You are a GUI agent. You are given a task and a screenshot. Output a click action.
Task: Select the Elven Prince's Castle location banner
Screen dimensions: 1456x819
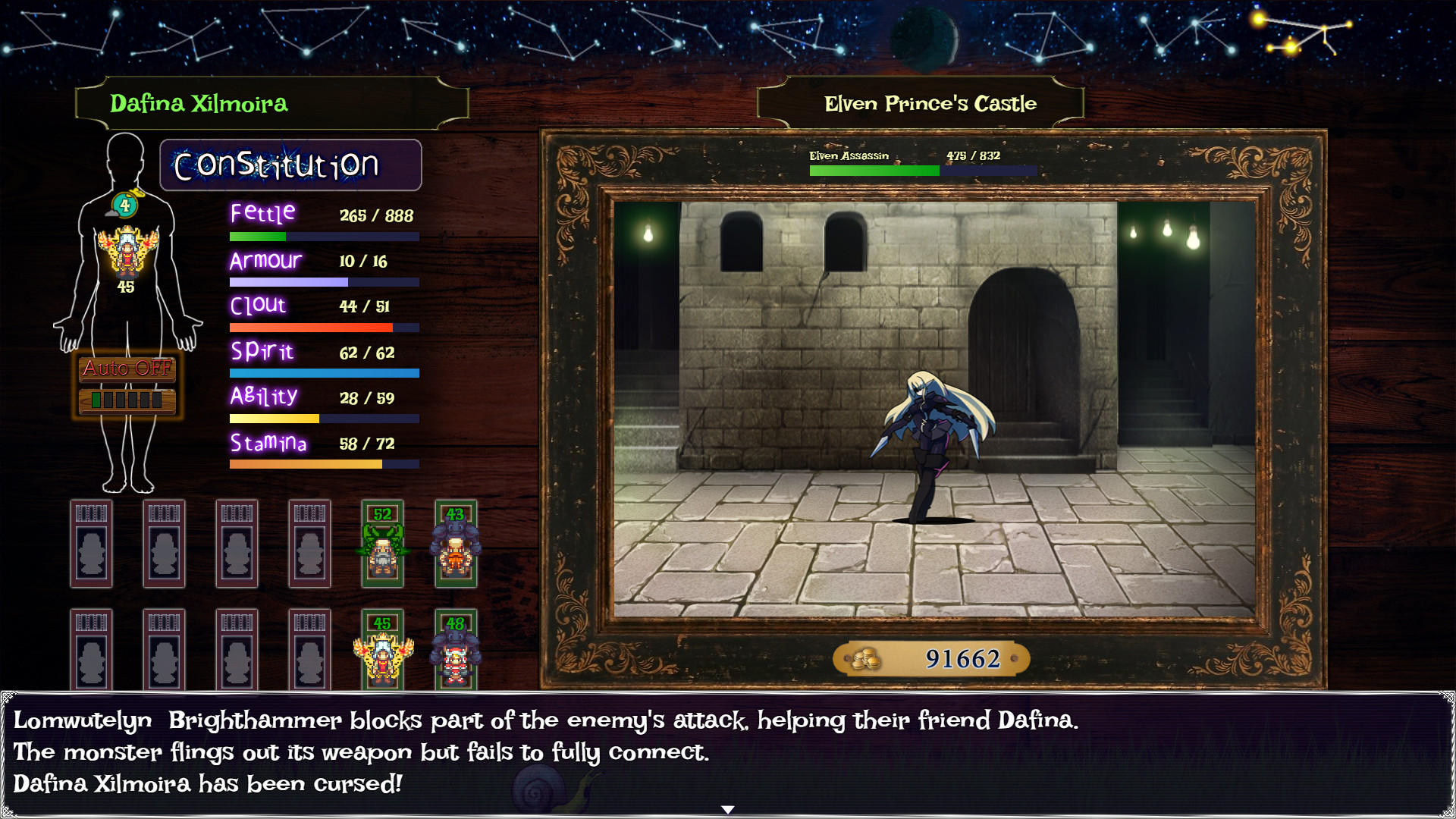point(930,103)
